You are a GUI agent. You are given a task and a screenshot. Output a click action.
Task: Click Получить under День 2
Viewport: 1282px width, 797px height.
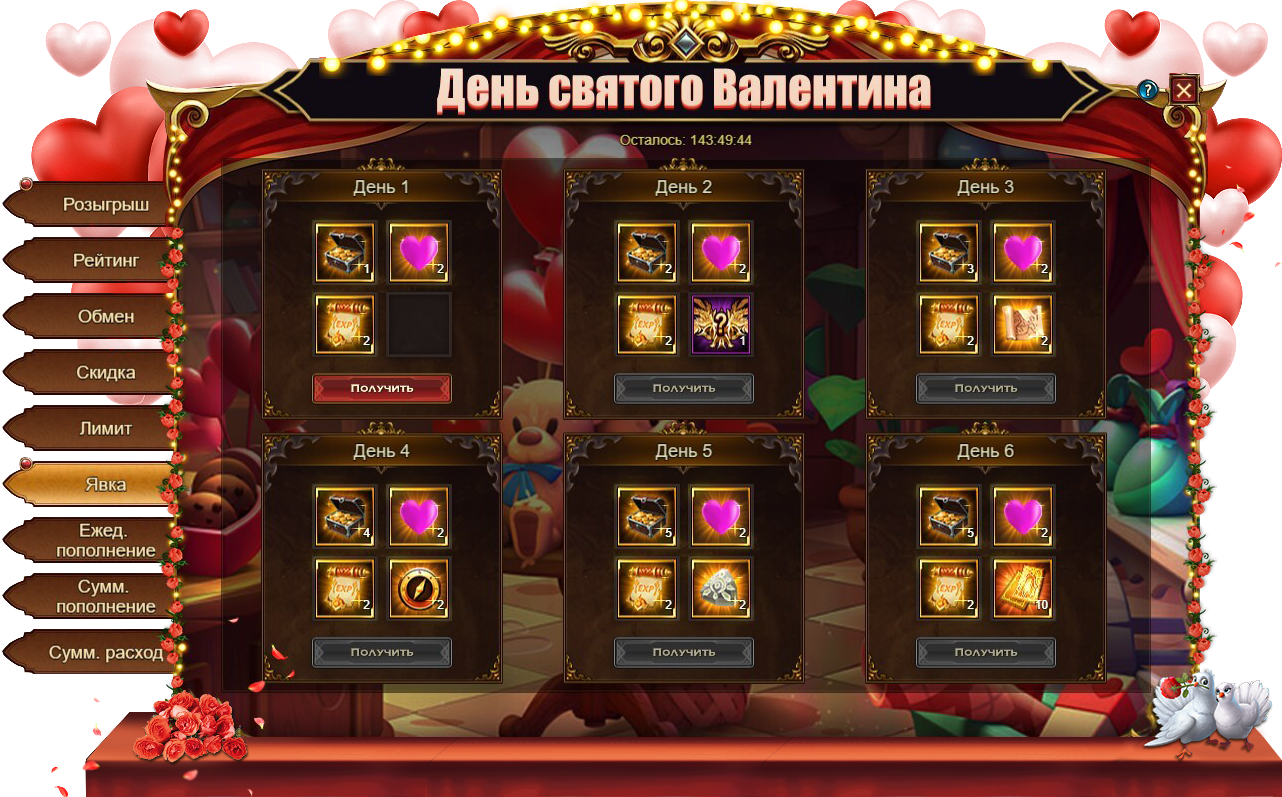pyautogui.click(x=684, y=388)
